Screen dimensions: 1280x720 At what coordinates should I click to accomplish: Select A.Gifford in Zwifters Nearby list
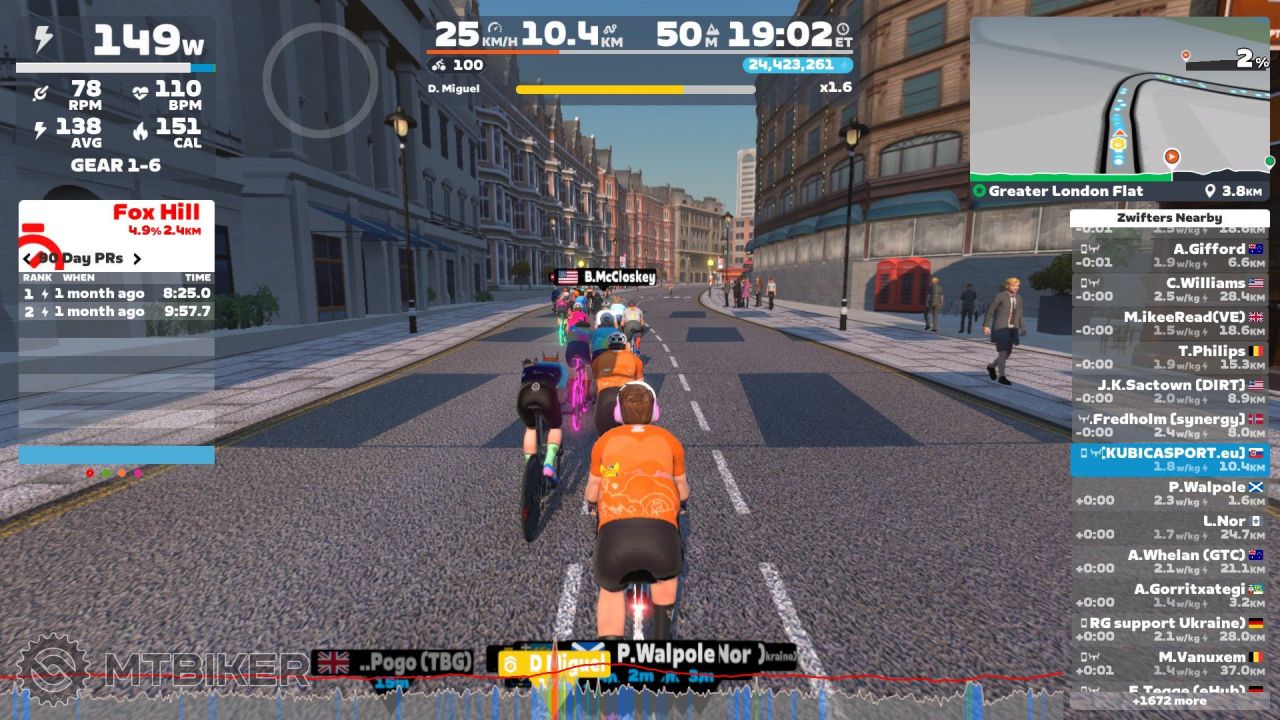1169,256
